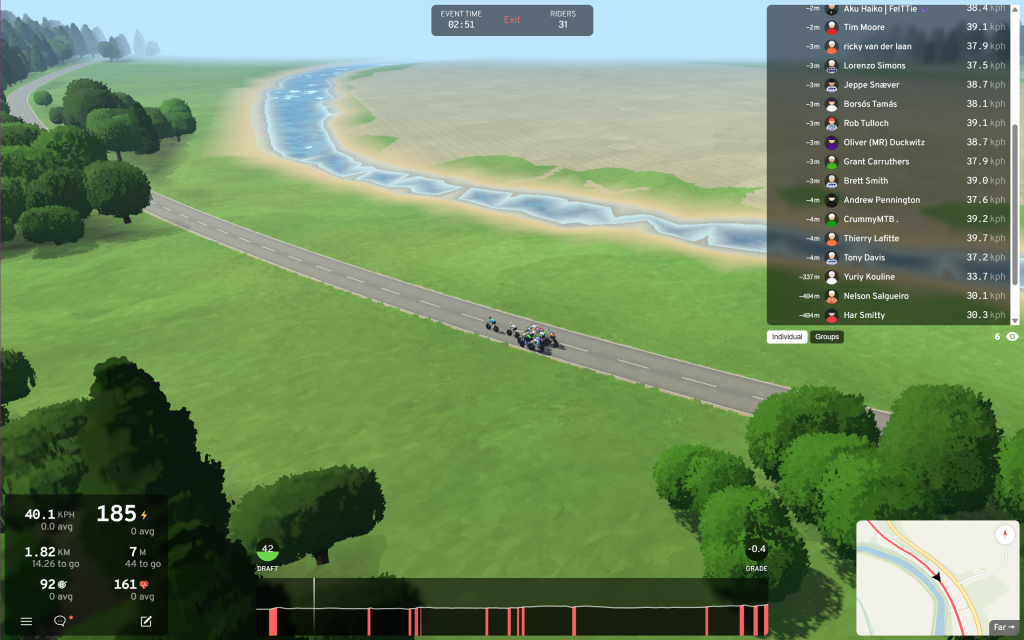Click the spectator eye icon
Viewport: 1024px width, 640px height.
tap(1012, 337)
